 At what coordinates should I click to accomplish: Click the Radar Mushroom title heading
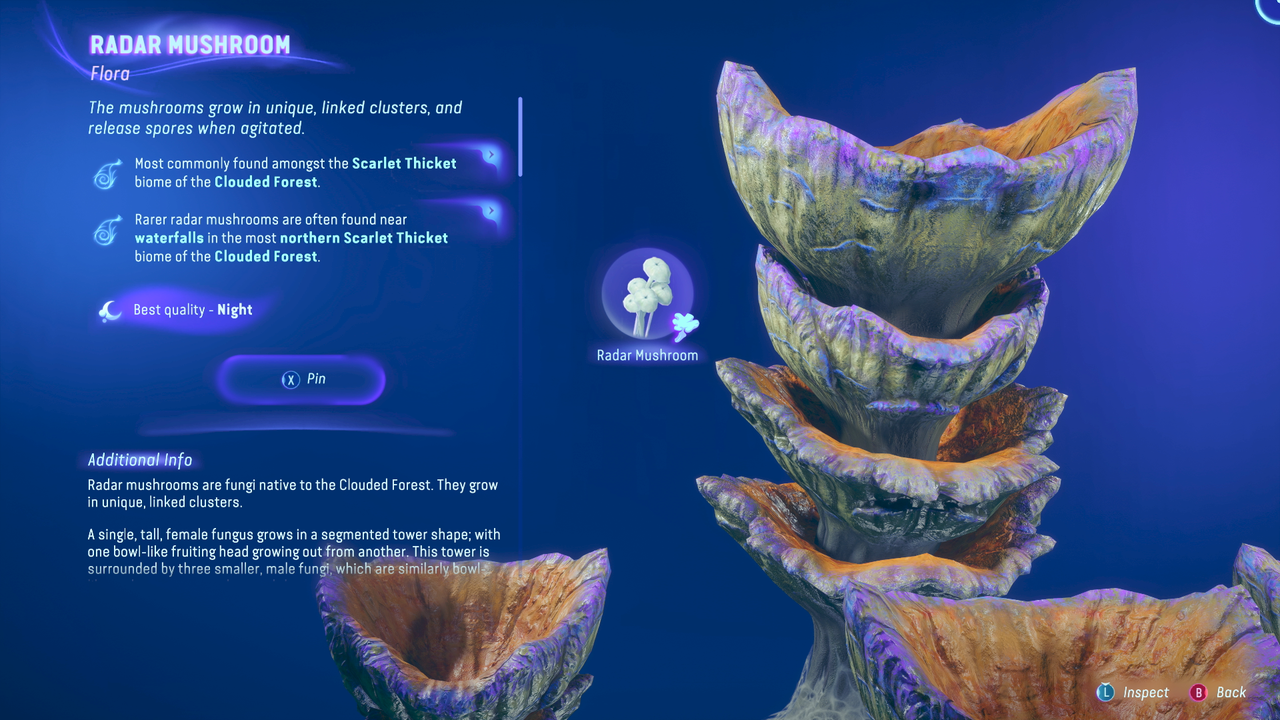point(190,44)
